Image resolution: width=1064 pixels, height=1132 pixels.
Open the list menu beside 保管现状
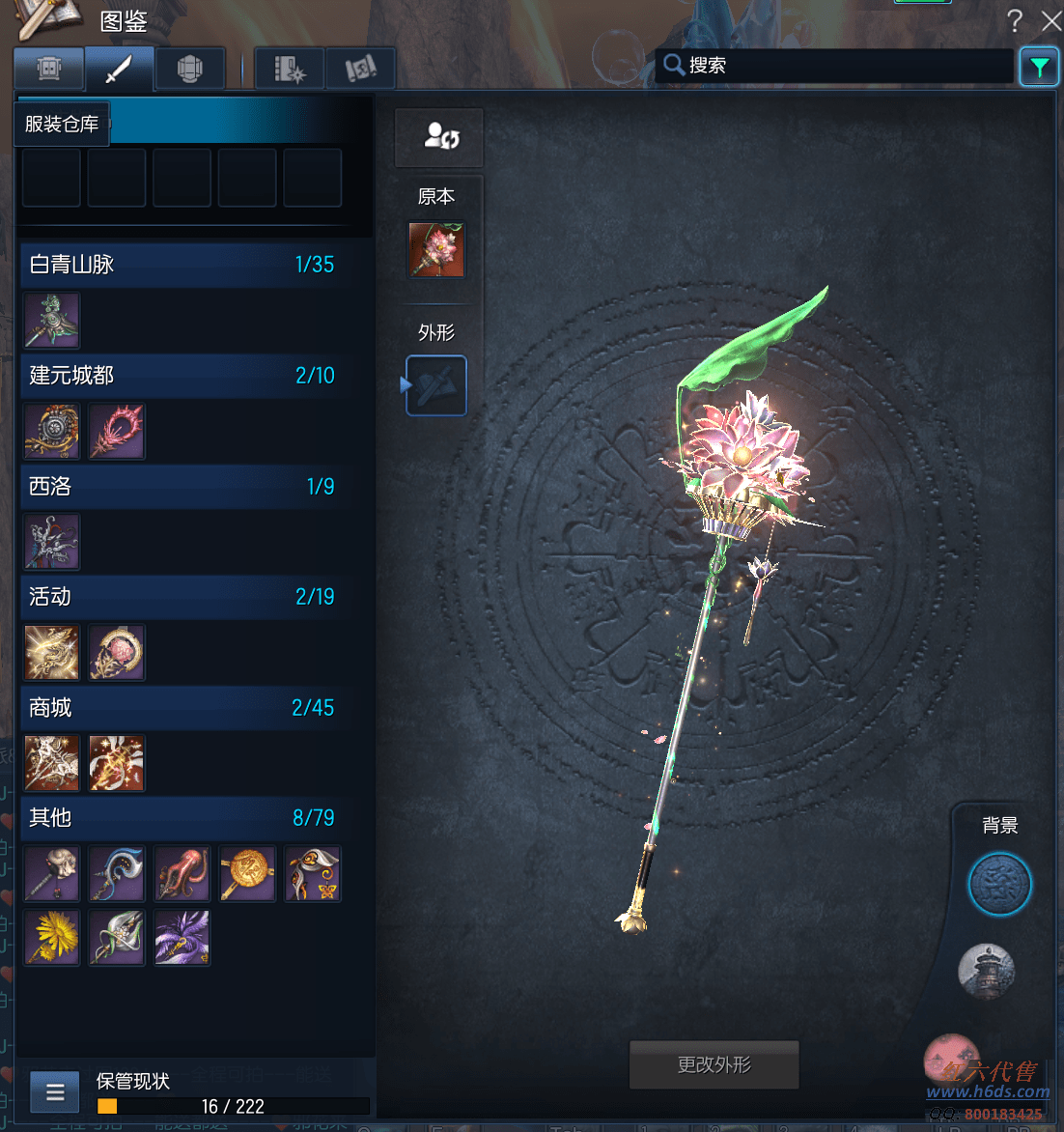tap(55, 1092)
